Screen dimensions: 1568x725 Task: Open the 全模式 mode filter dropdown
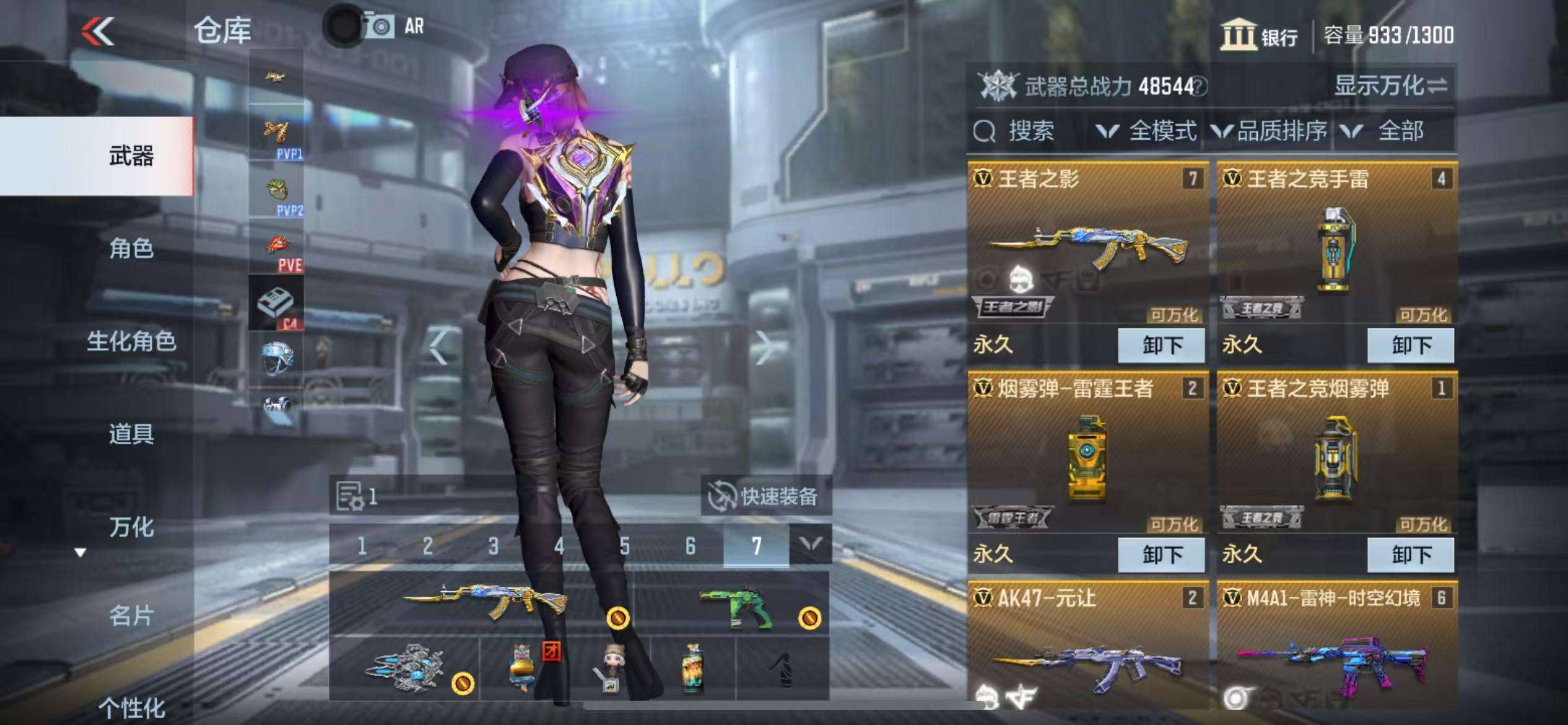[x=1147, y=131]
